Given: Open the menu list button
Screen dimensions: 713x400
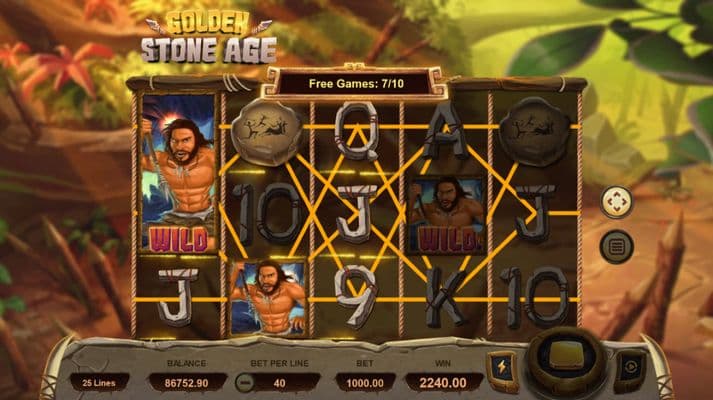Looking at the screenshot, I should coord(616,245).
